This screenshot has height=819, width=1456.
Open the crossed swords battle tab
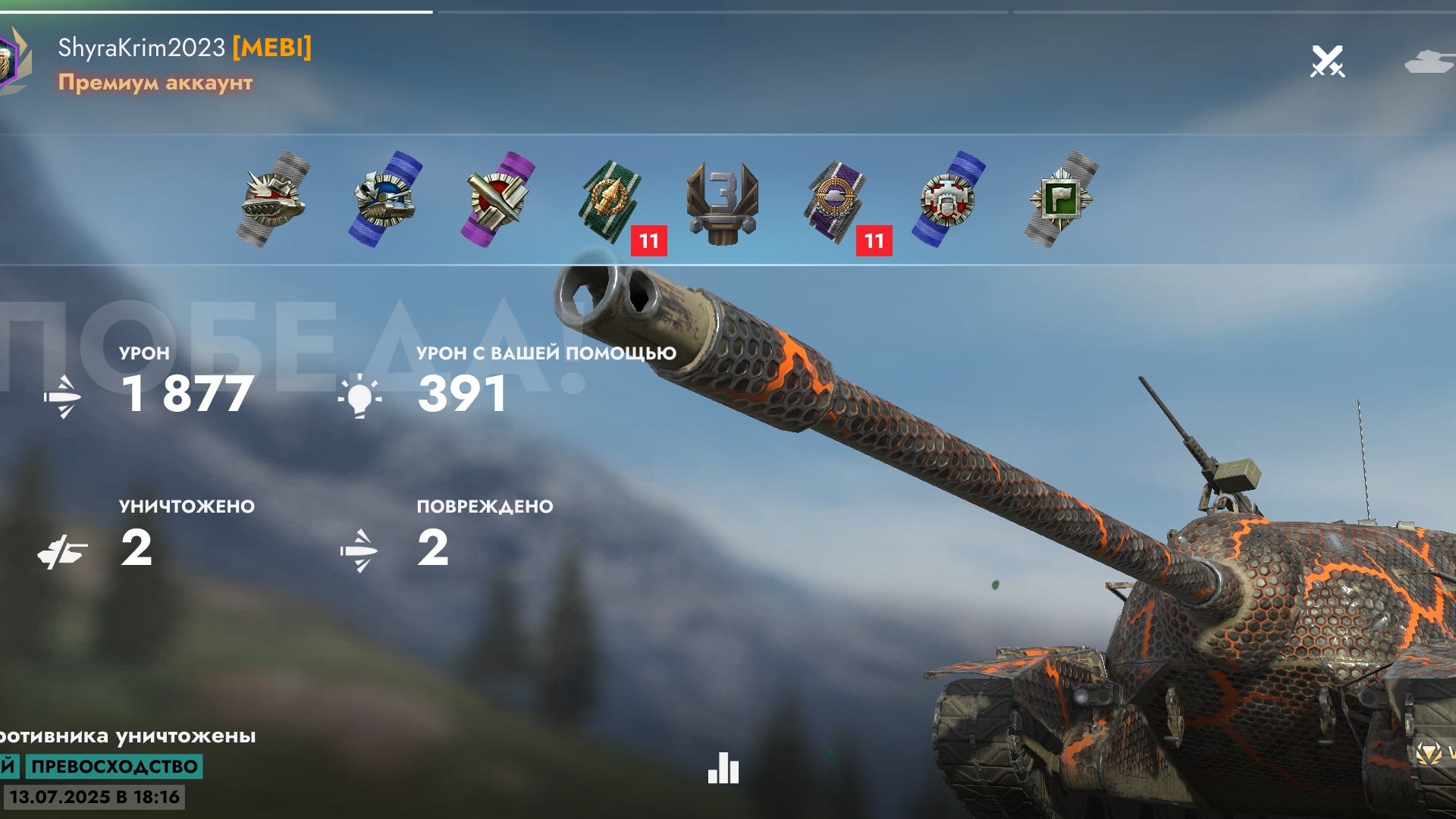1327,61
